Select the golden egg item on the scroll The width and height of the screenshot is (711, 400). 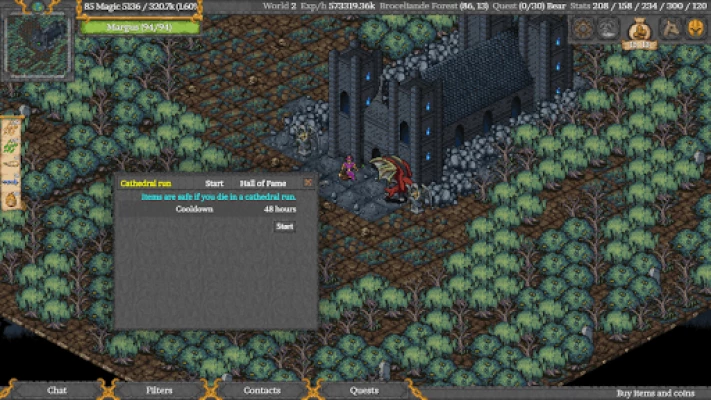(x=11, y=200)
